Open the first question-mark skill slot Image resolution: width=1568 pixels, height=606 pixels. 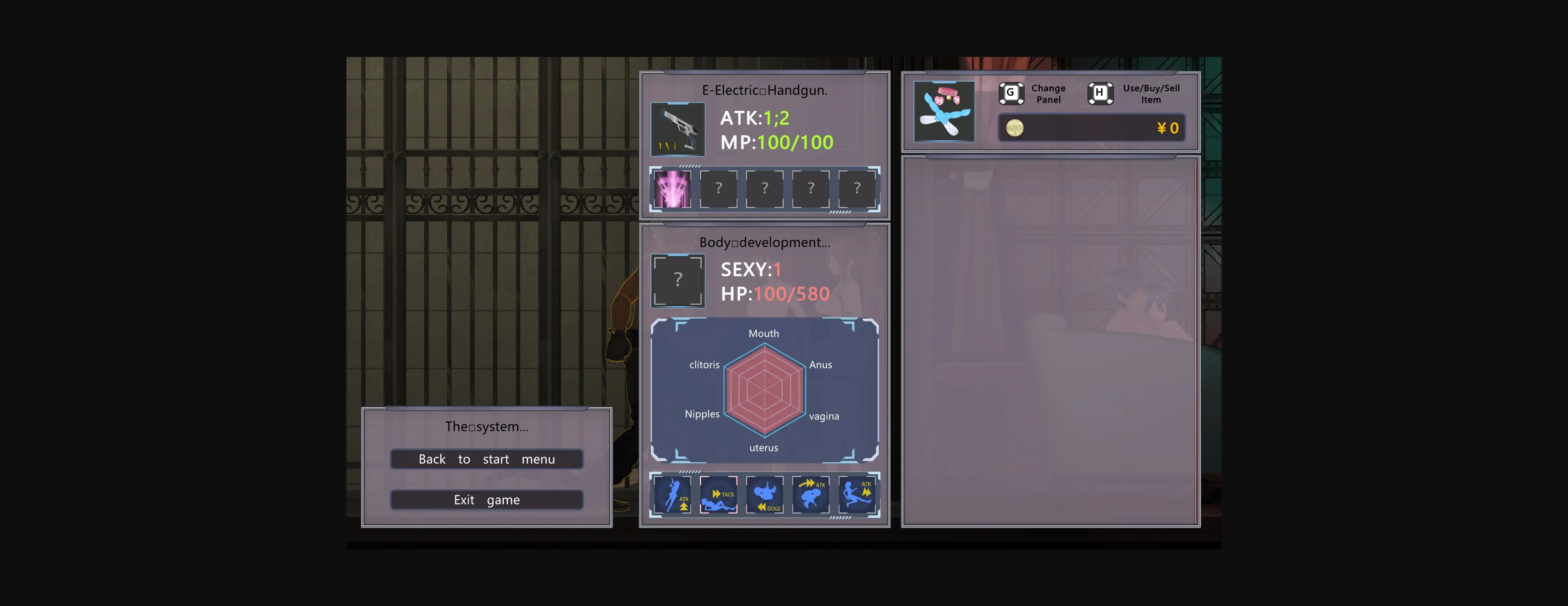click(x=719, y=189)
